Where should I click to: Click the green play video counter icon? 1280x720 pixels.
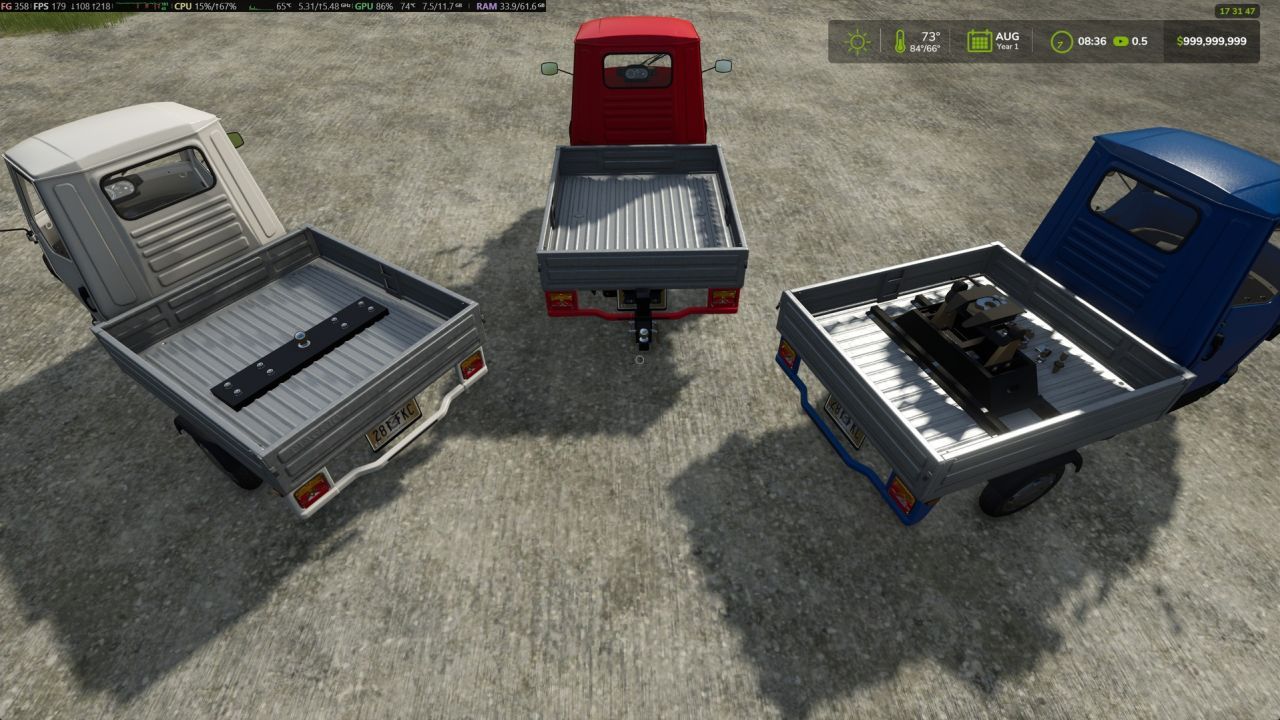(x=1121, y=41)
